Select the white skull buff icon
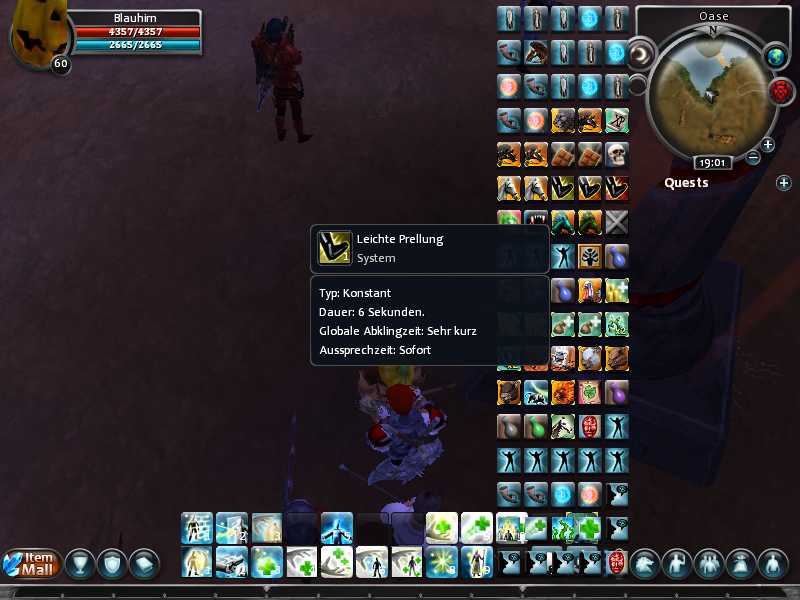 [x=617, y=154]
